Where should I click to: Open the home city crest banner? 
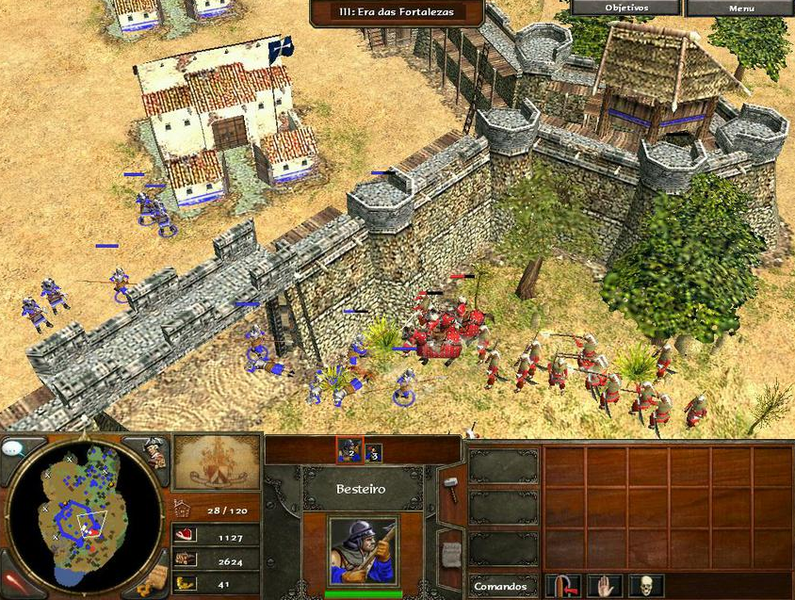coord(217,461)
